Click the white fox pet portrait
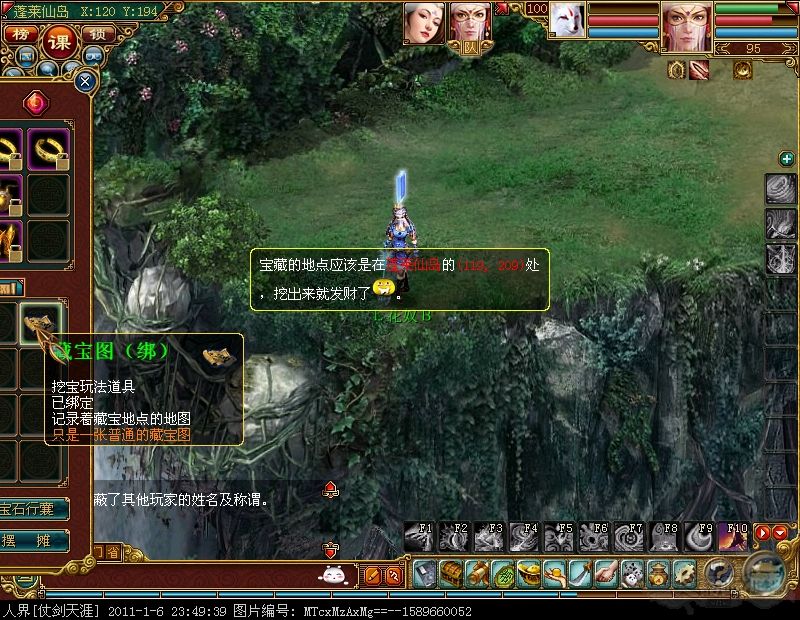This screenshot has height=620, width=800. coord(567,20)
